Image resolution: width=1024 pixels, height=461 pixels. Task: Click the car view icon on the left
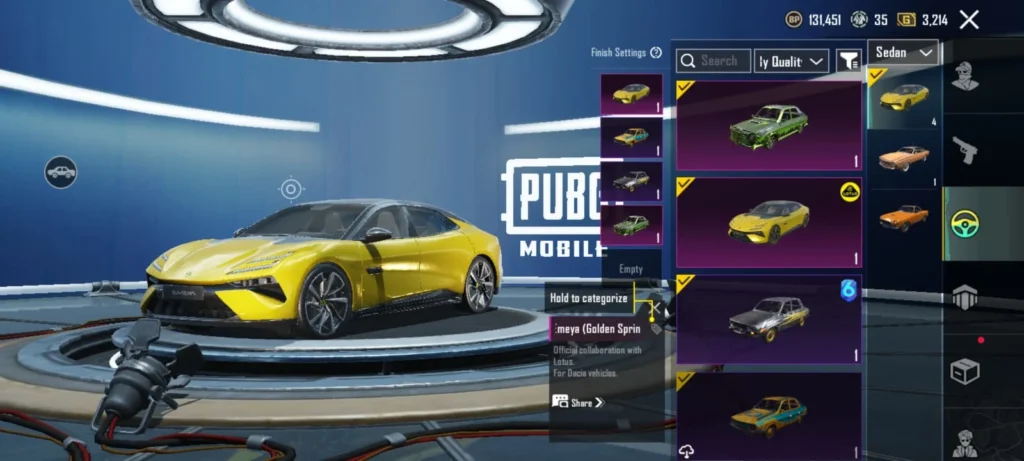pos(61,172)
